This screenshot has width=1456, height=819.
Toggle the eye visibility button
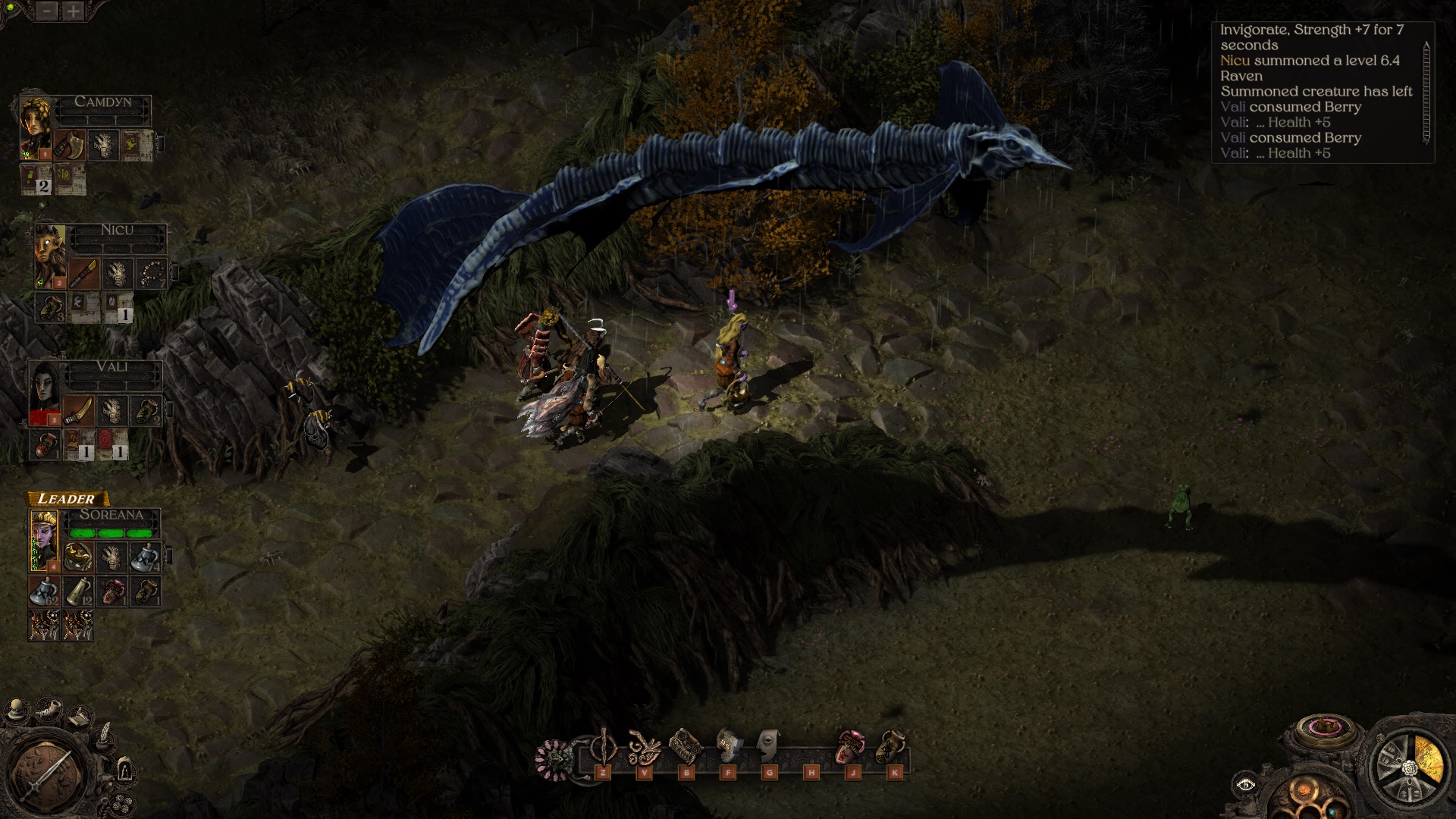click(x=1245, y=786)
